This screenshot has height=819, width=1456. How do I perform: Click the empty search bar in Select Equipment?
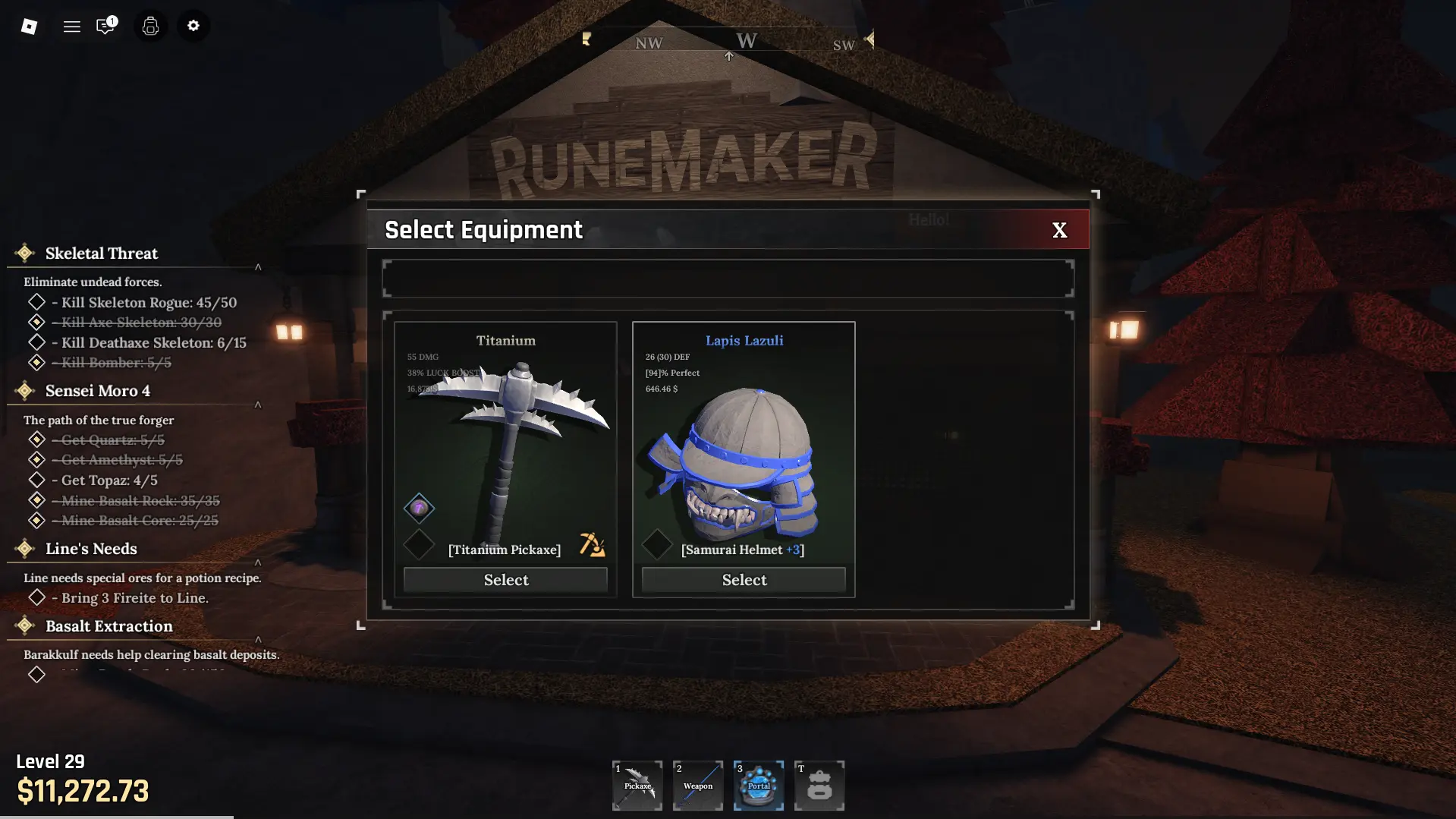(x=728, y=279)
